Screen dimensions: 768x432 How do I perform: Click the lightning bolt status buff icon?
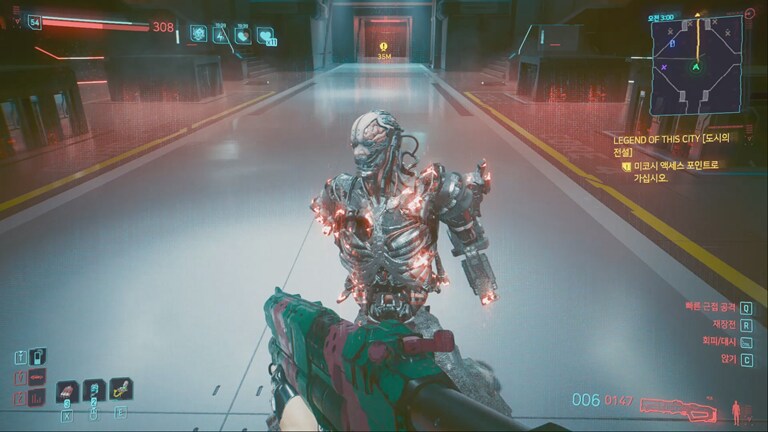pyautogui.click(x=220, y=35)
